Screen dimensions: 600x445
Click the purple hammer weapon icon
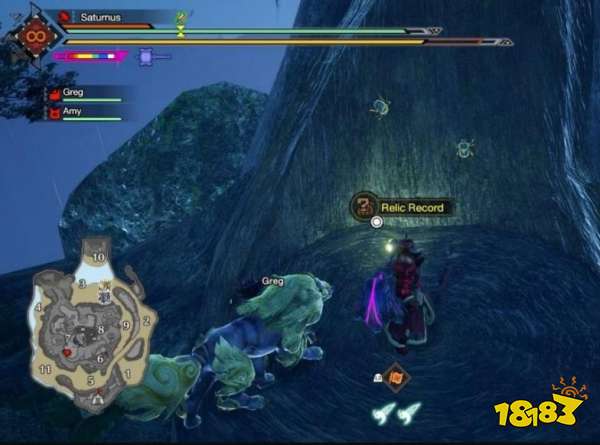(x=146, y=57)
